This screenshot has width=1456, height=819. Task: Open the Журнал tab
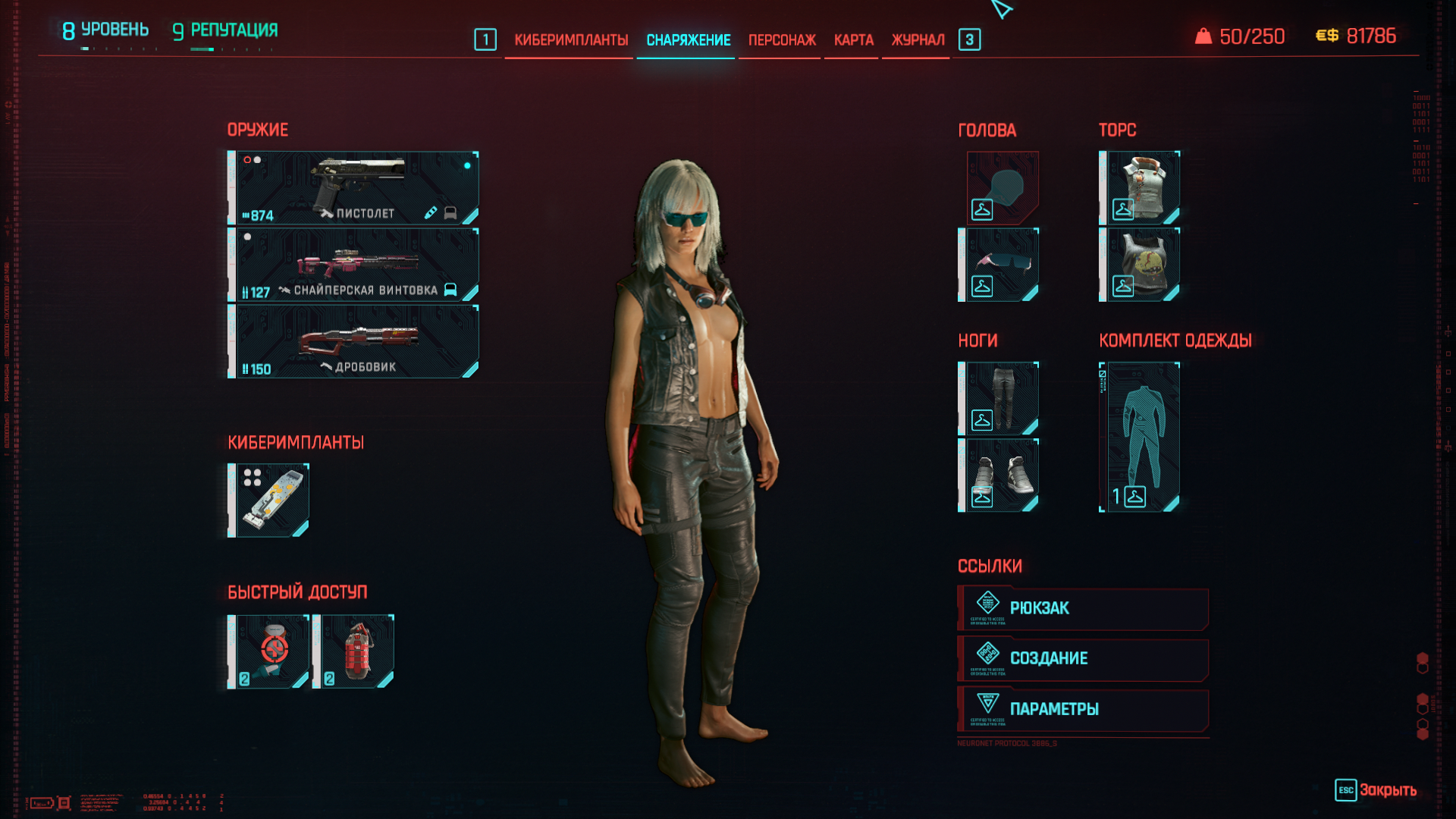pos(918,40)
